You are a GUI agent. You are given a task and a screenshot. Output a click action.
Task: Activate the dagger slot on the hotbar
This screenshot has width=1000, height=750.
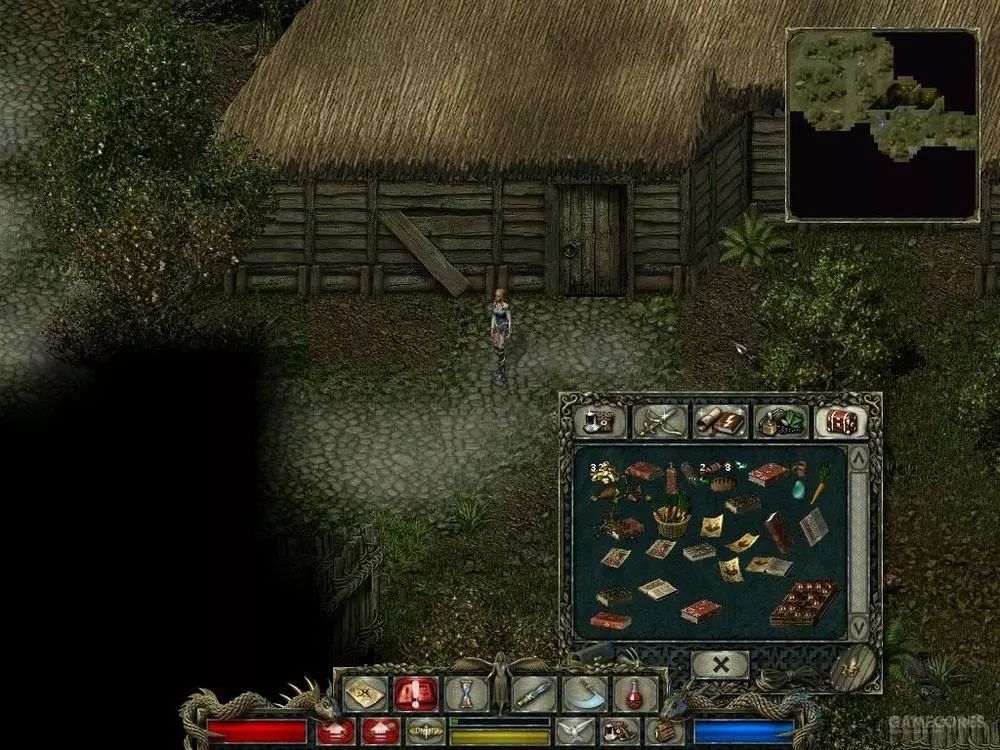(534, 693)
